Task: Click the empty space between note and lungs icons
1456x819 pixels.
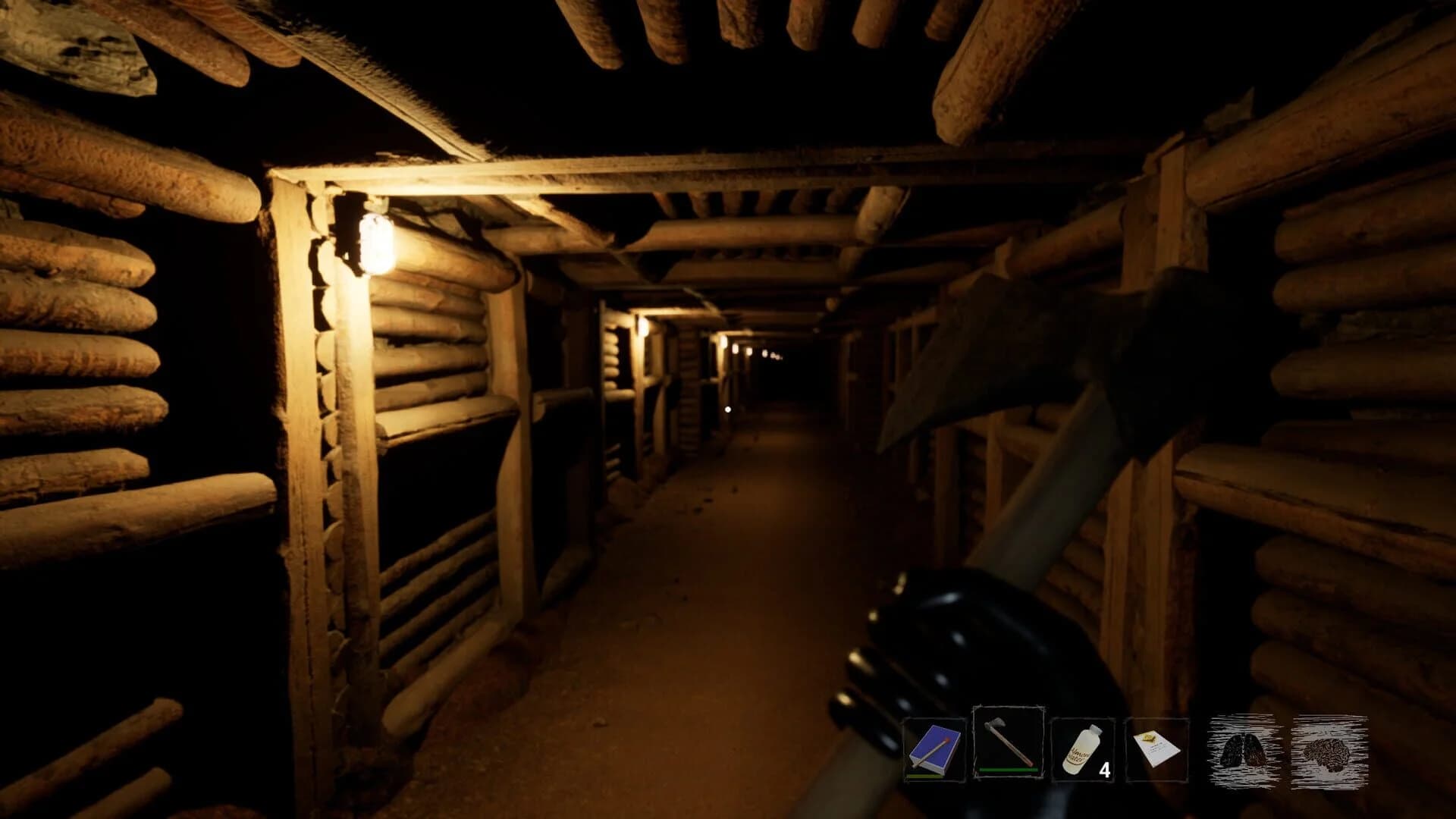Action: (x=1196, y=752)
